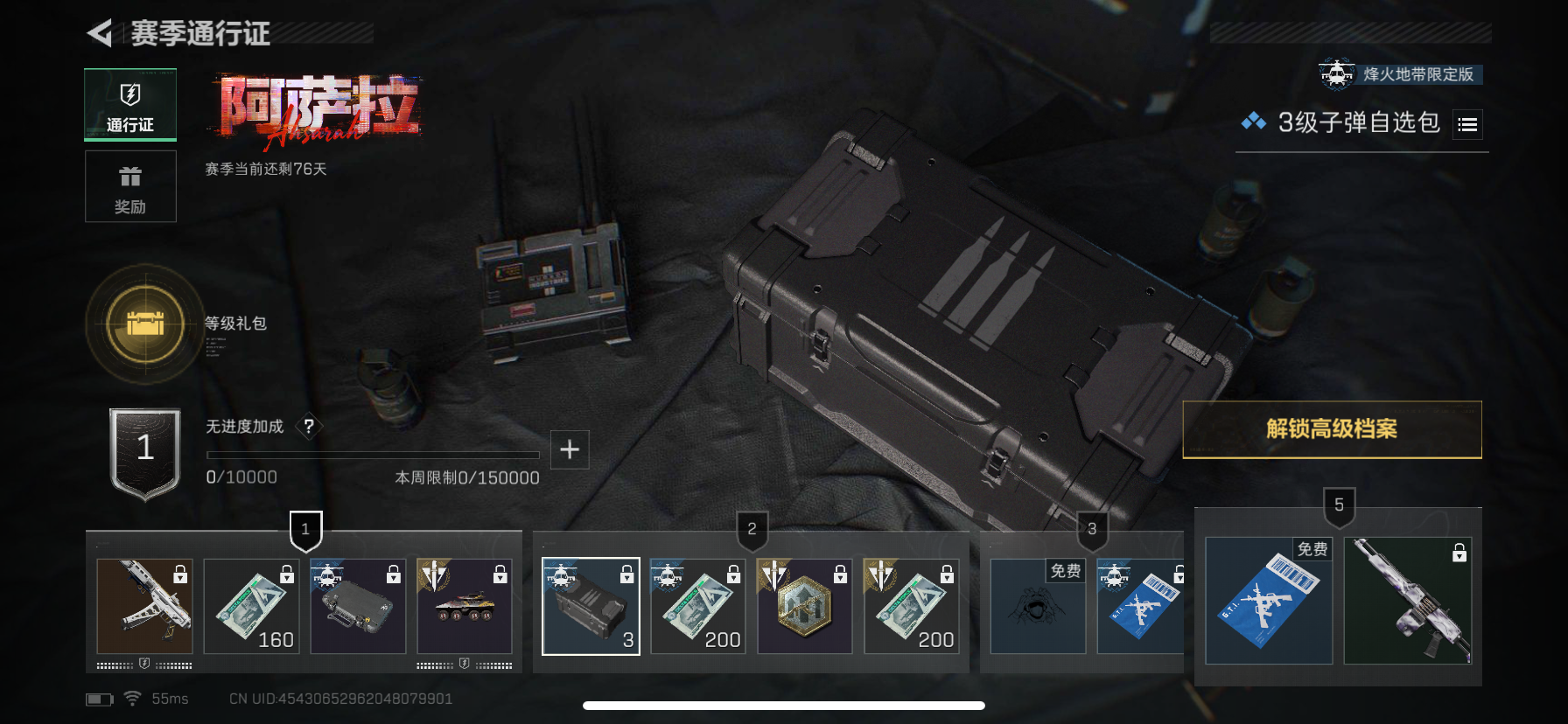
Task: Choose the locked gun case reward tile
Action: click(358, 606)
